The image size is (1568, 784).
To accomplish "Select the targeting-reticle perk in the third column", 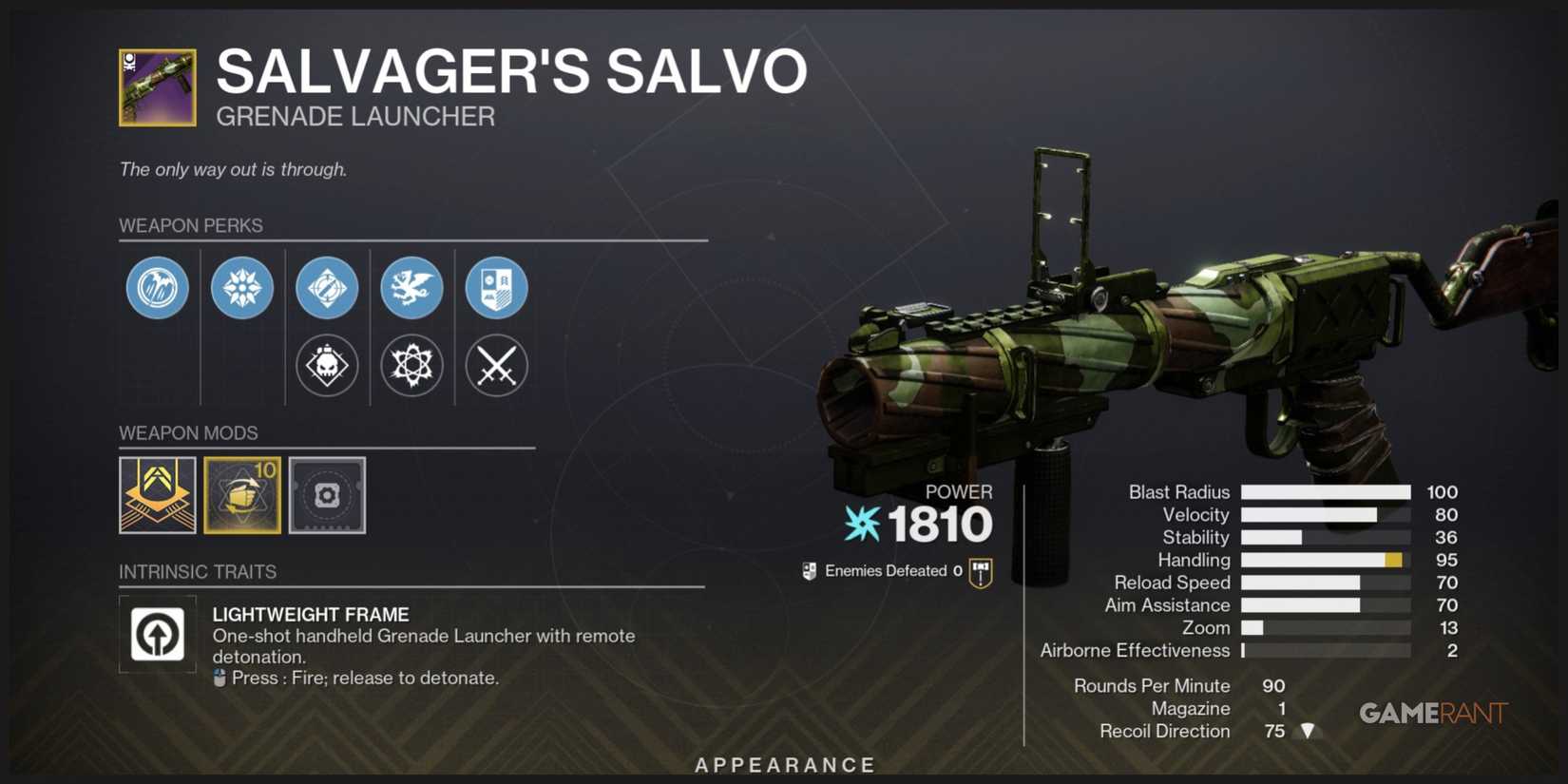I will point(327,288).
